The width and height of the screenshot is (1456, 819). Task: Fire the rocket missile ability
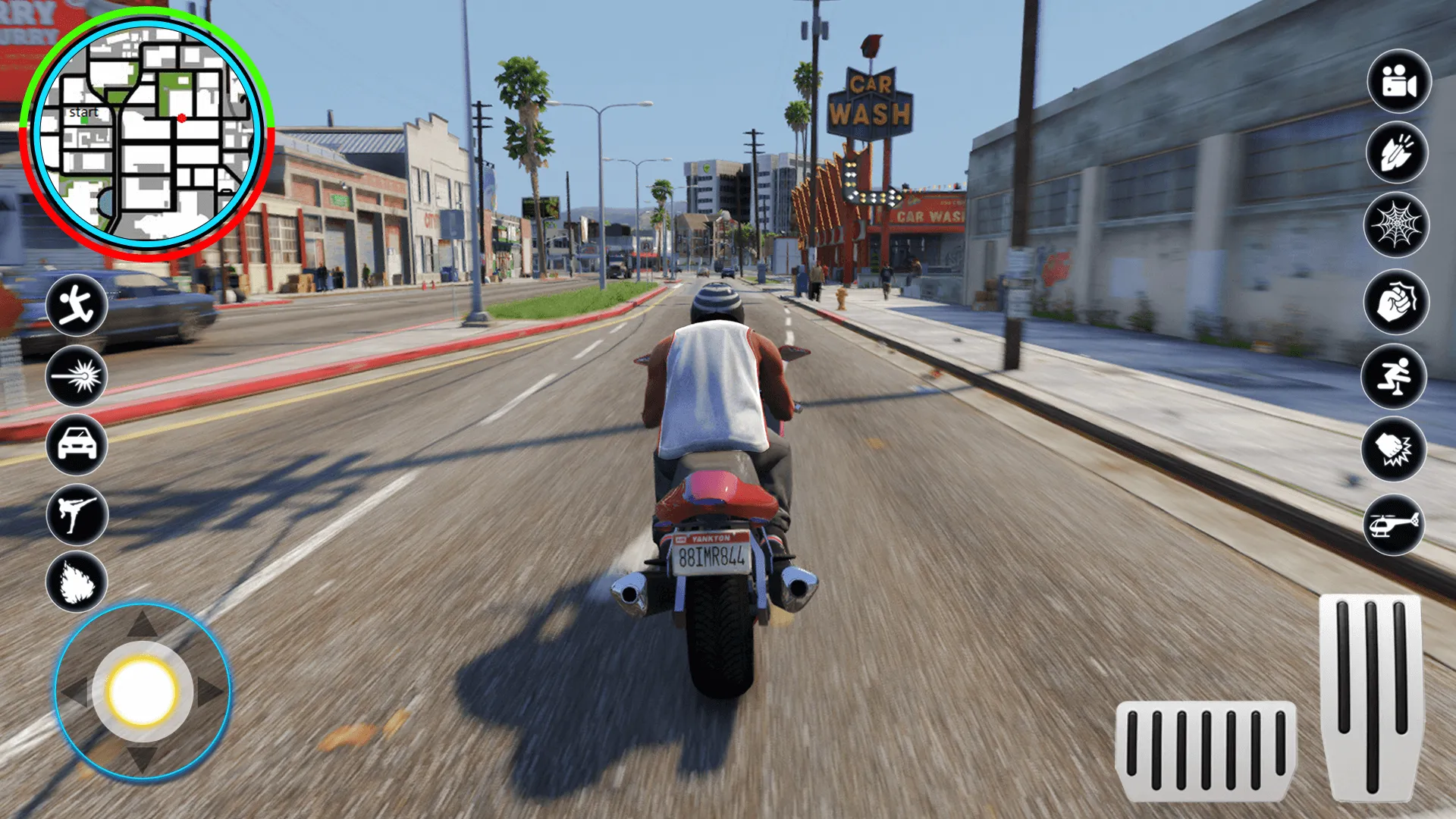[1397, 152]
